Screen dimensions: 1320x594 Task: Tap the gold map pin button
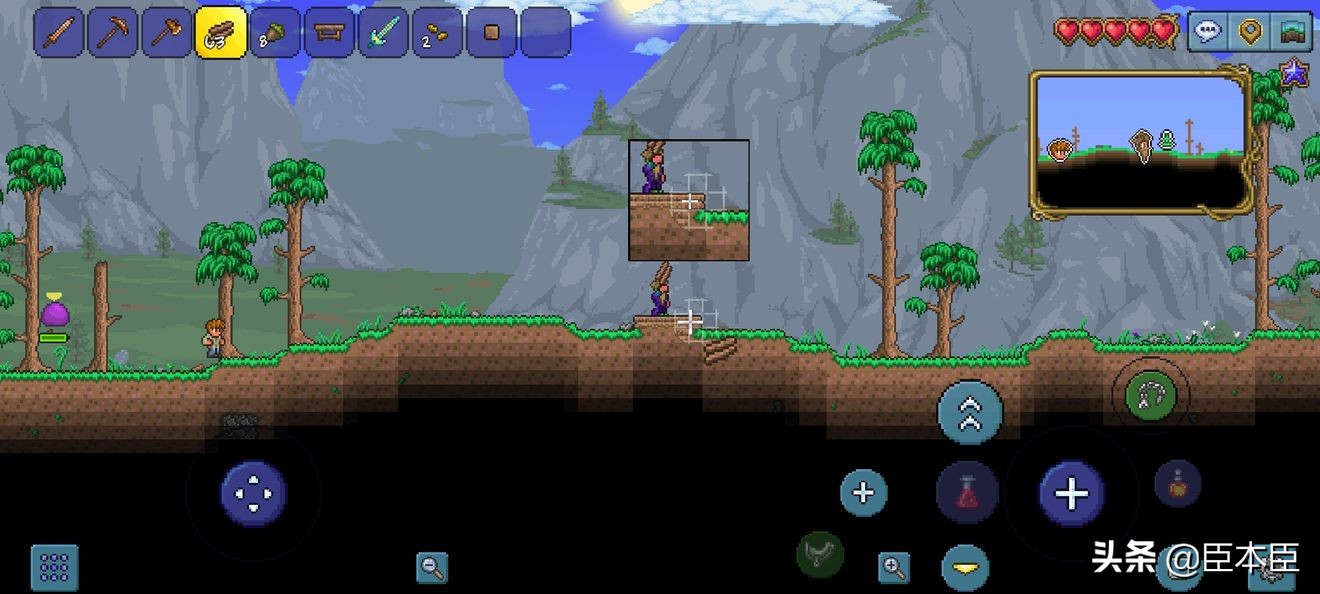tap(1249, 32)
